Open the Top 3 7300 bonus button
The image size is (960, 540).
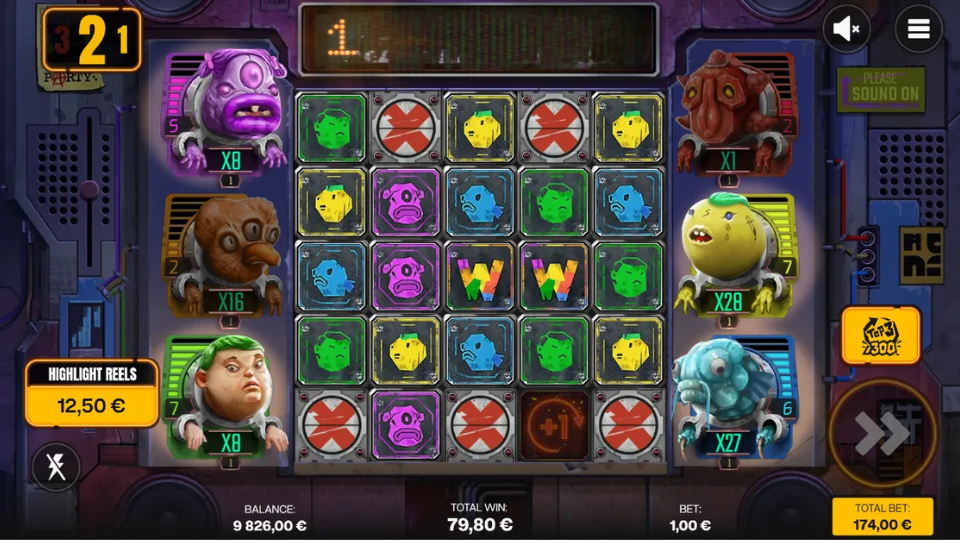tap(880, 336)
